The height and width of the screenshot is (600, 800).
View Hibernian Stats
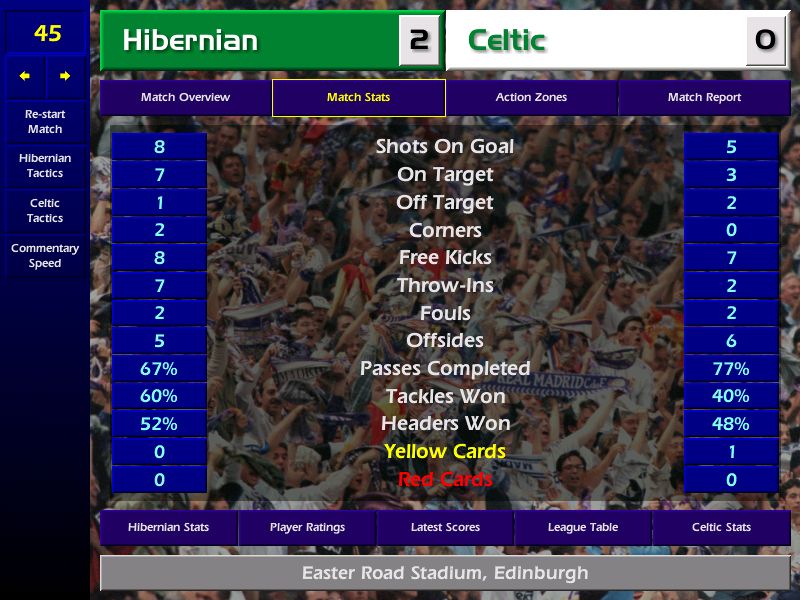(x=168, y=527)
